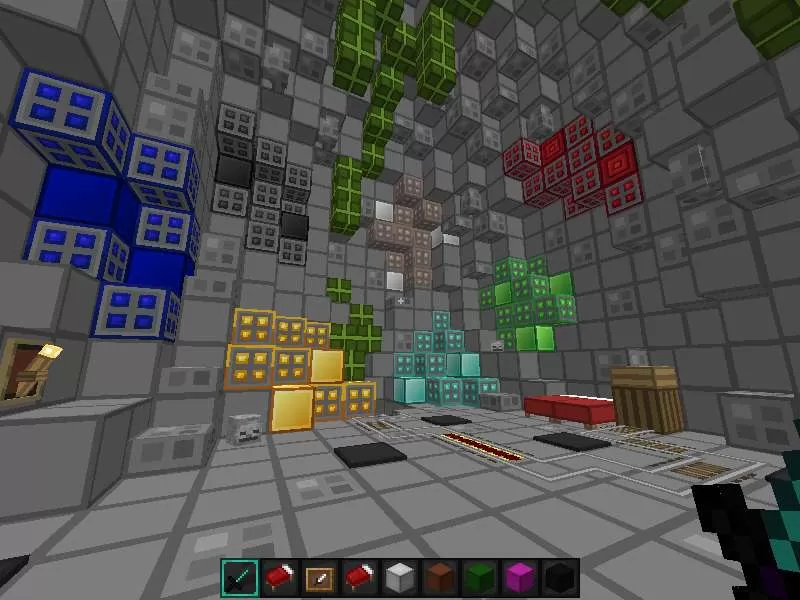
Task: Select the dark green block slot
Action: point(480,577)
